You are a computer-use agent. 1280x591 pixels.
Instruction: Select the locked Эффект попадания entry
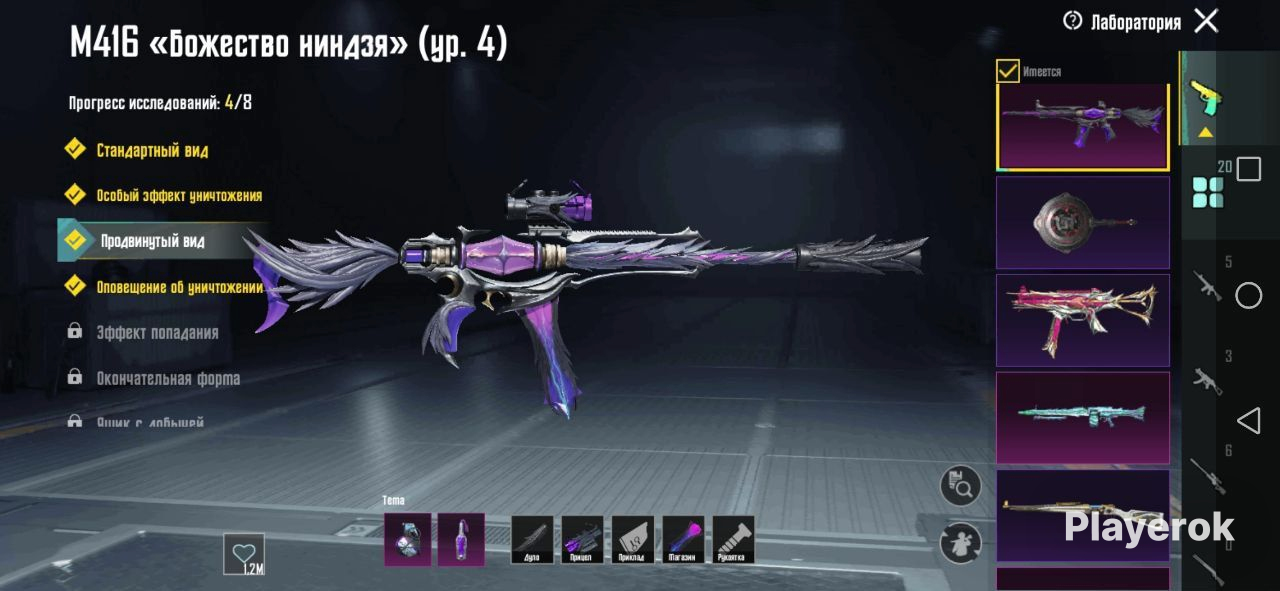(x=156, y=332)
